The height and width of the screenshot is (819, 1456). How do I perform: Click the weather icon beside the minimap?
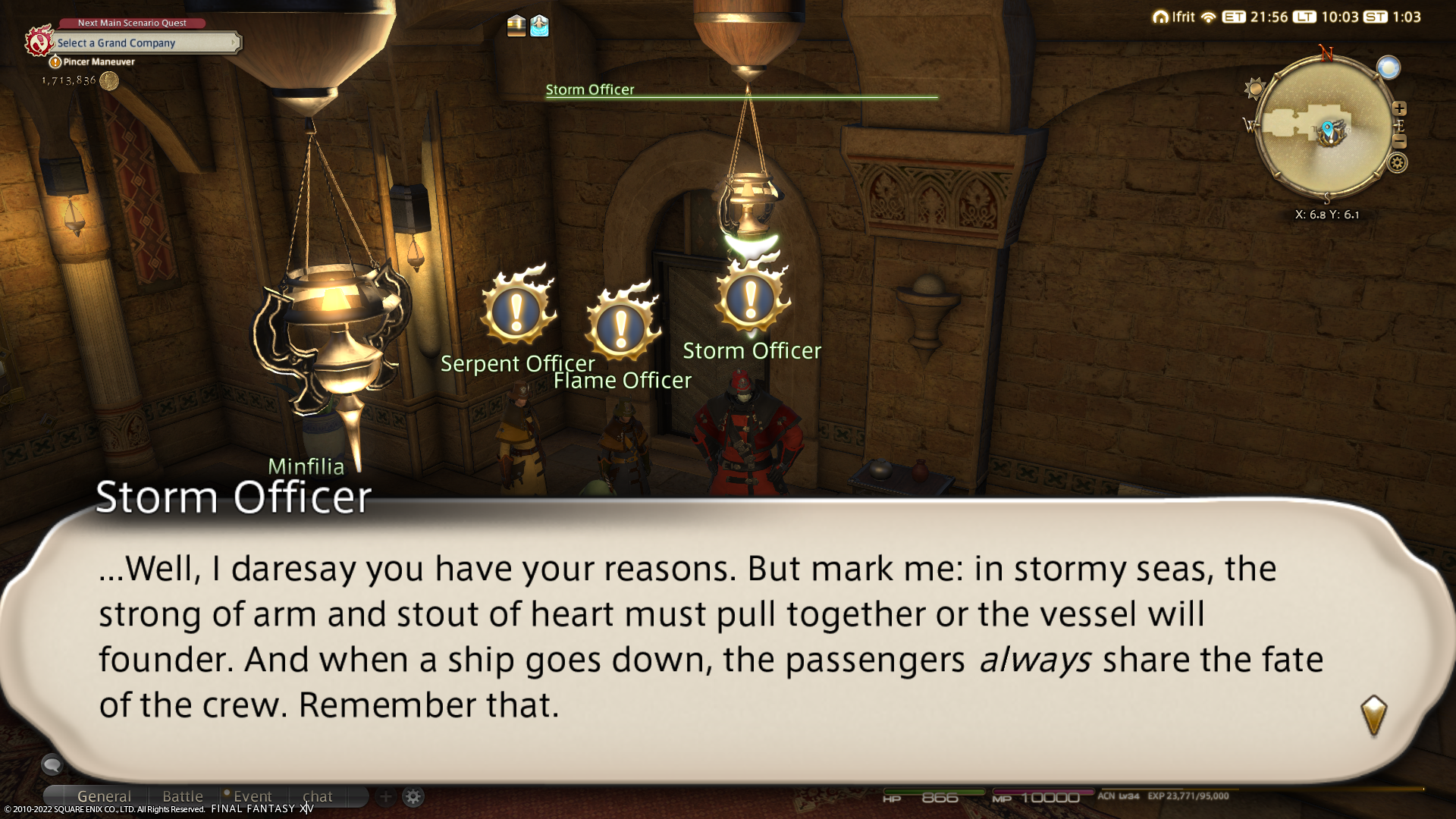pyautogui.click(x=1389, y=68)
